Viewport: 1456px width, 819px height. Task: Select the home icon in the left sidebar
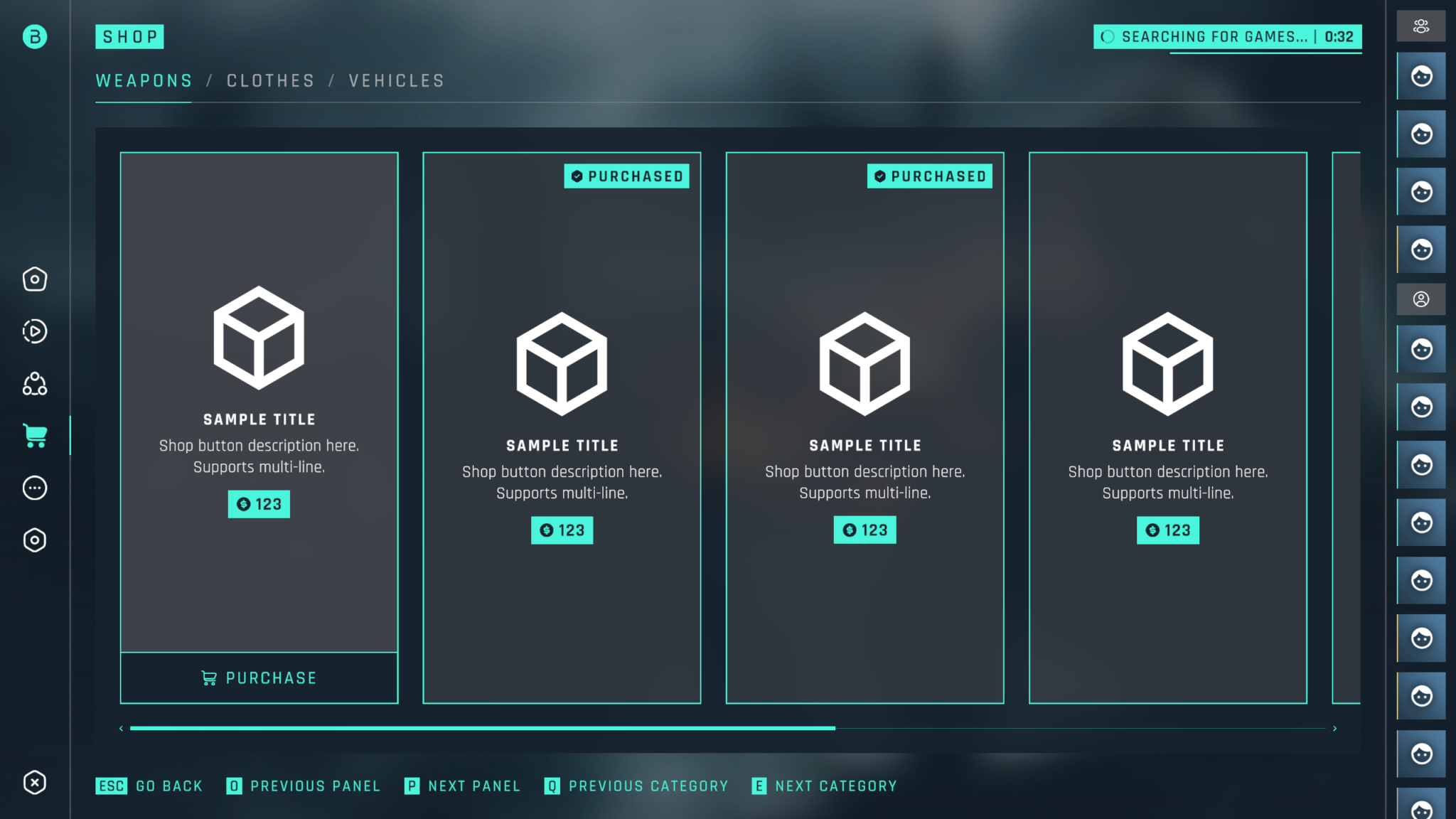(x=34, y=279)
